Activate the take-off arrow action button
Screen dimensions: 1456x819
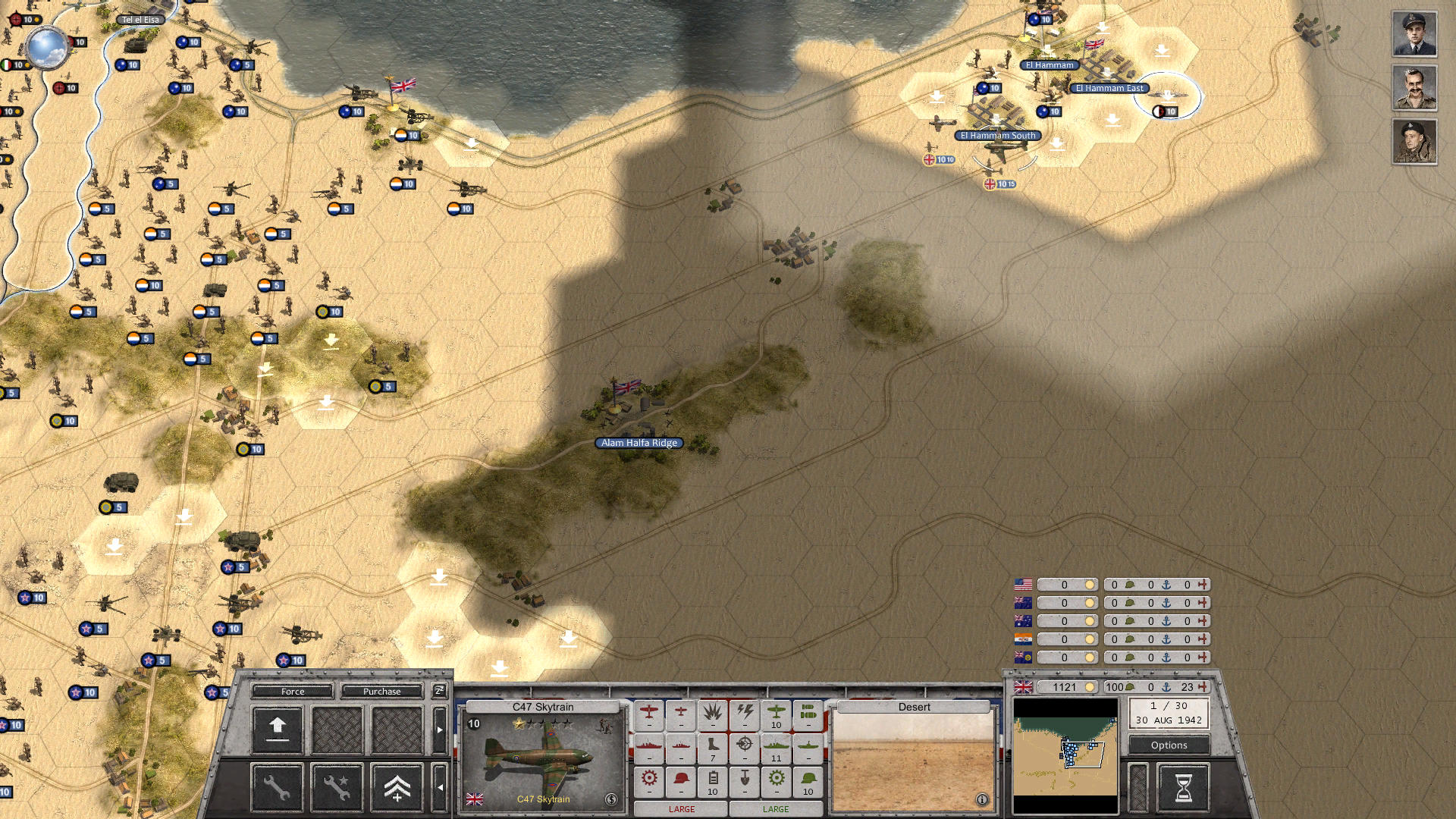[x=277, y=730]
